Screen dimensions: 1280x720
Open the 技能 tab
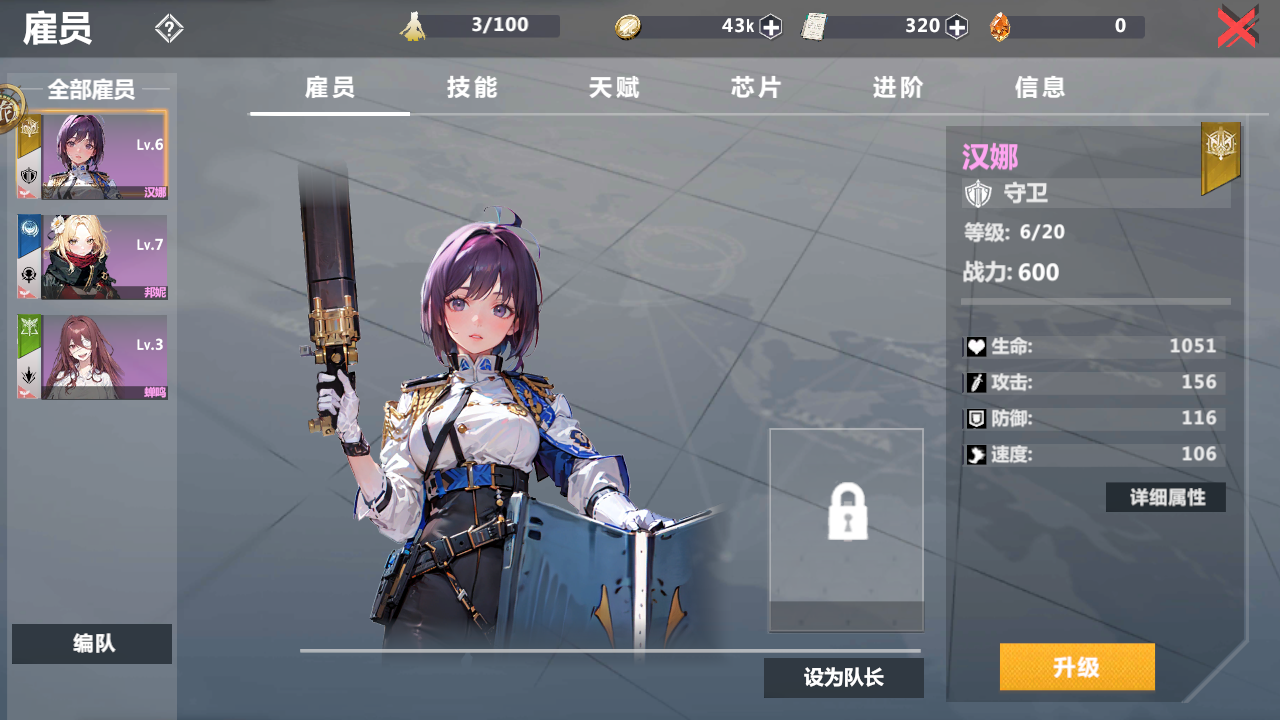click(472, 88)
